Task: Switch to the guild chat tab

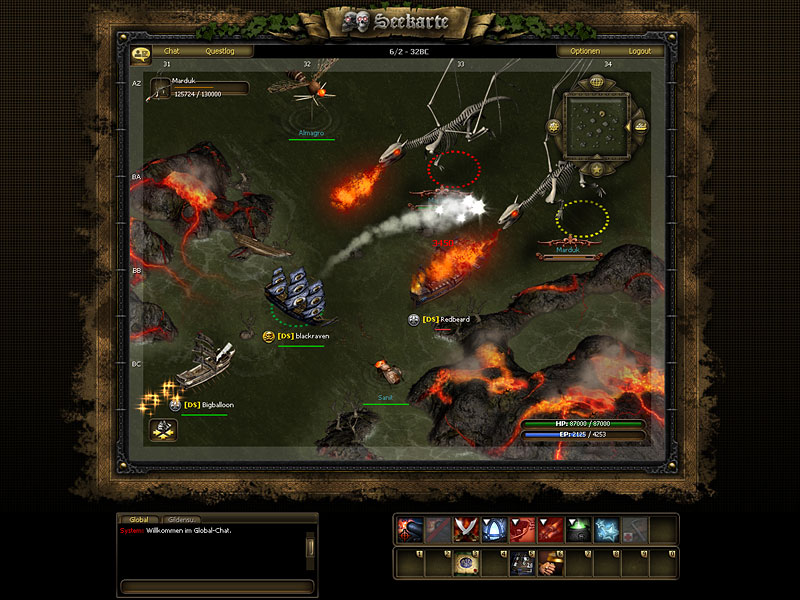Action: tap(181, 520)
